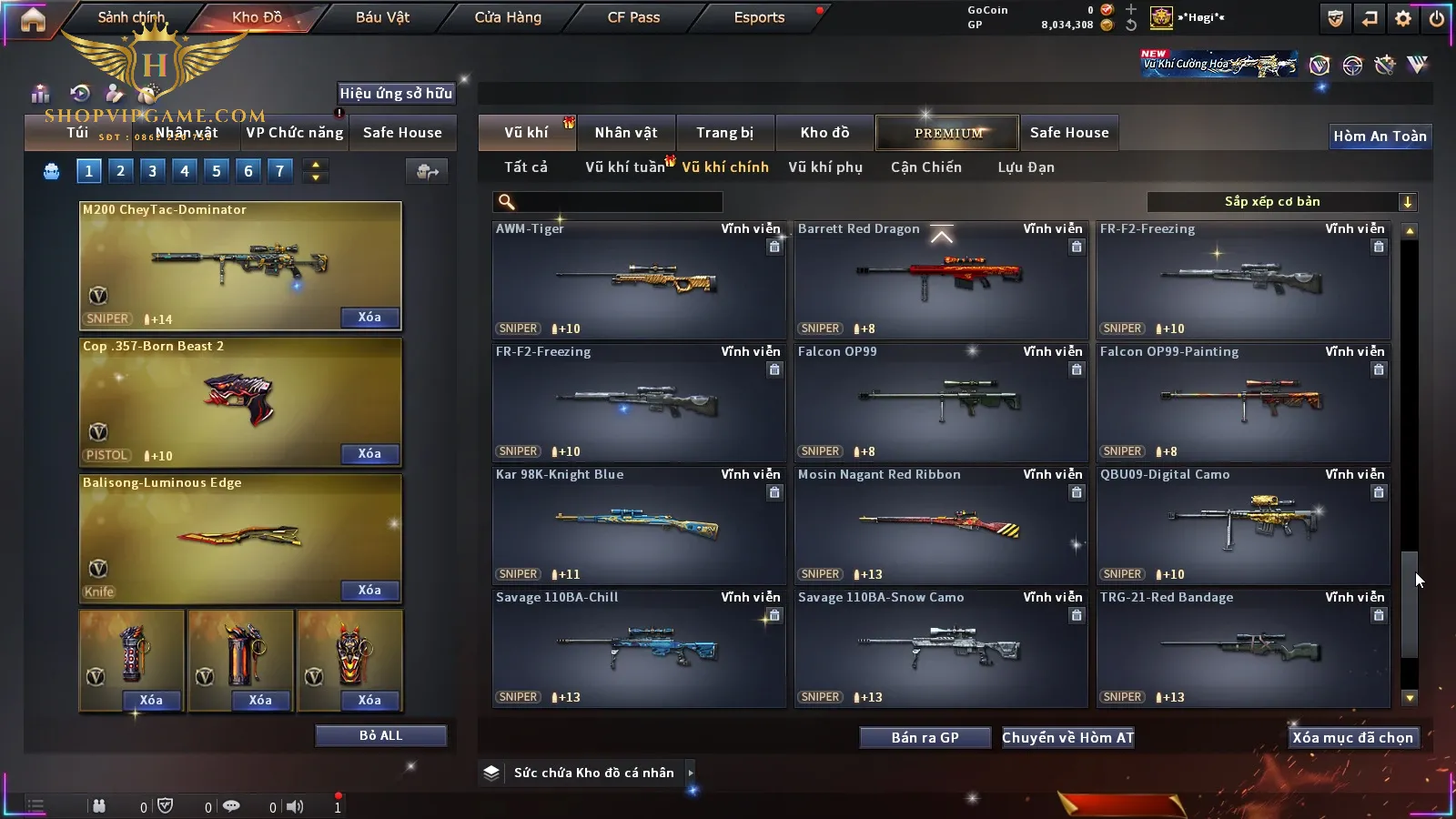Click Chuyển về Hòm AT button

pos(1068,738)
